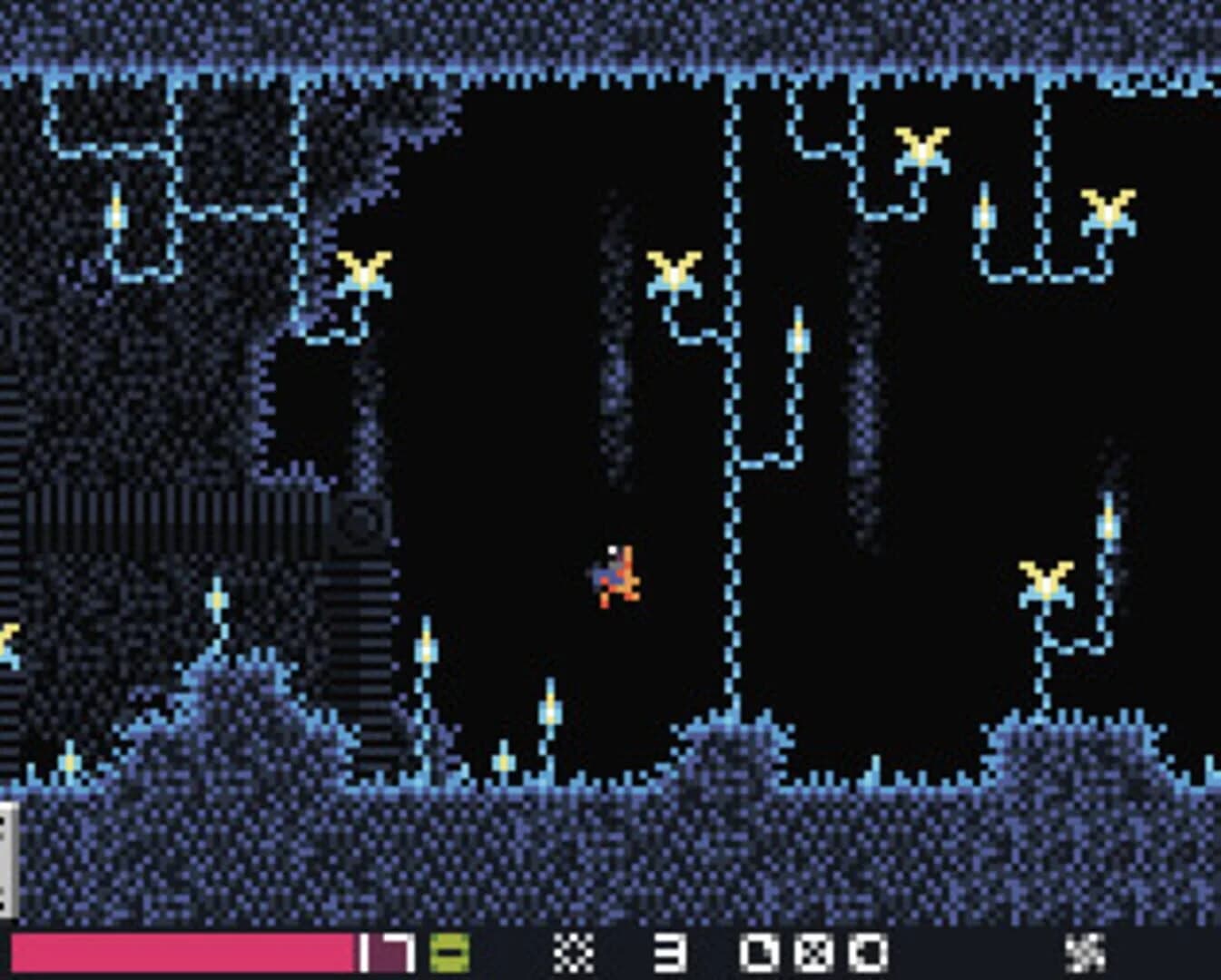Click the numeral 3 collectible counter

672,951
